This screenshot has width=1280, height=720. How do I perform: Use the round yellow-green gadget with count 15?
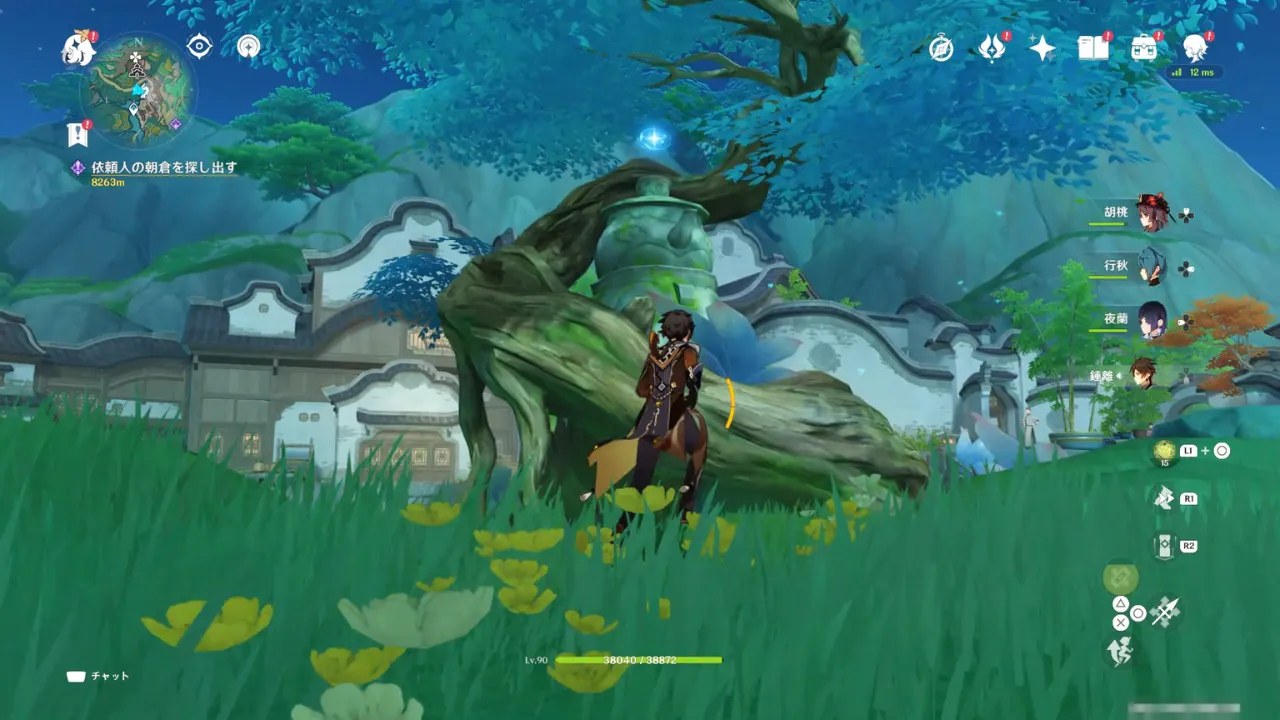click(1163, 452)
